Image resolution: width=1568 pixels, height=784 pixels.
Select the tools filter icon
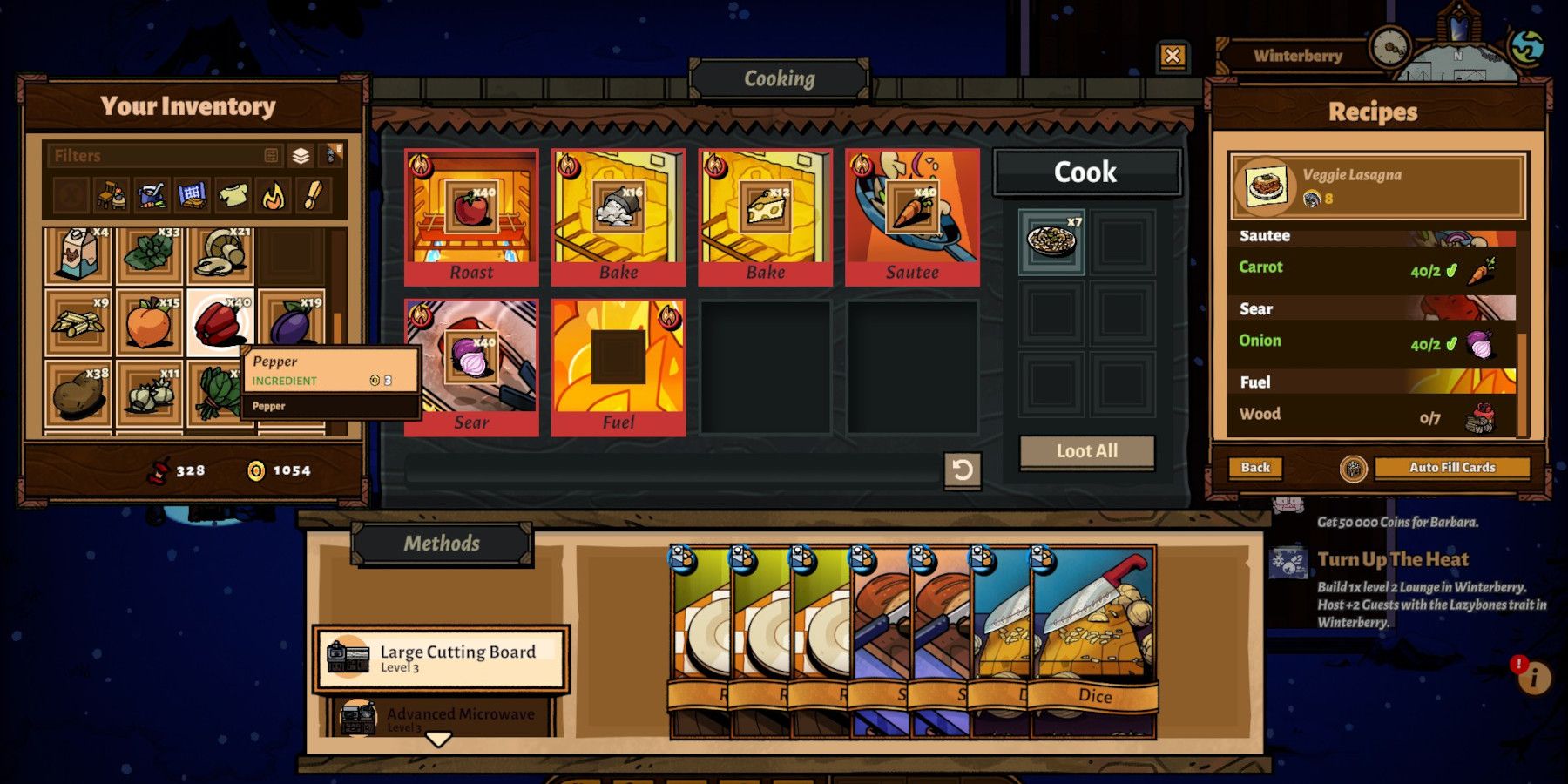314,196
